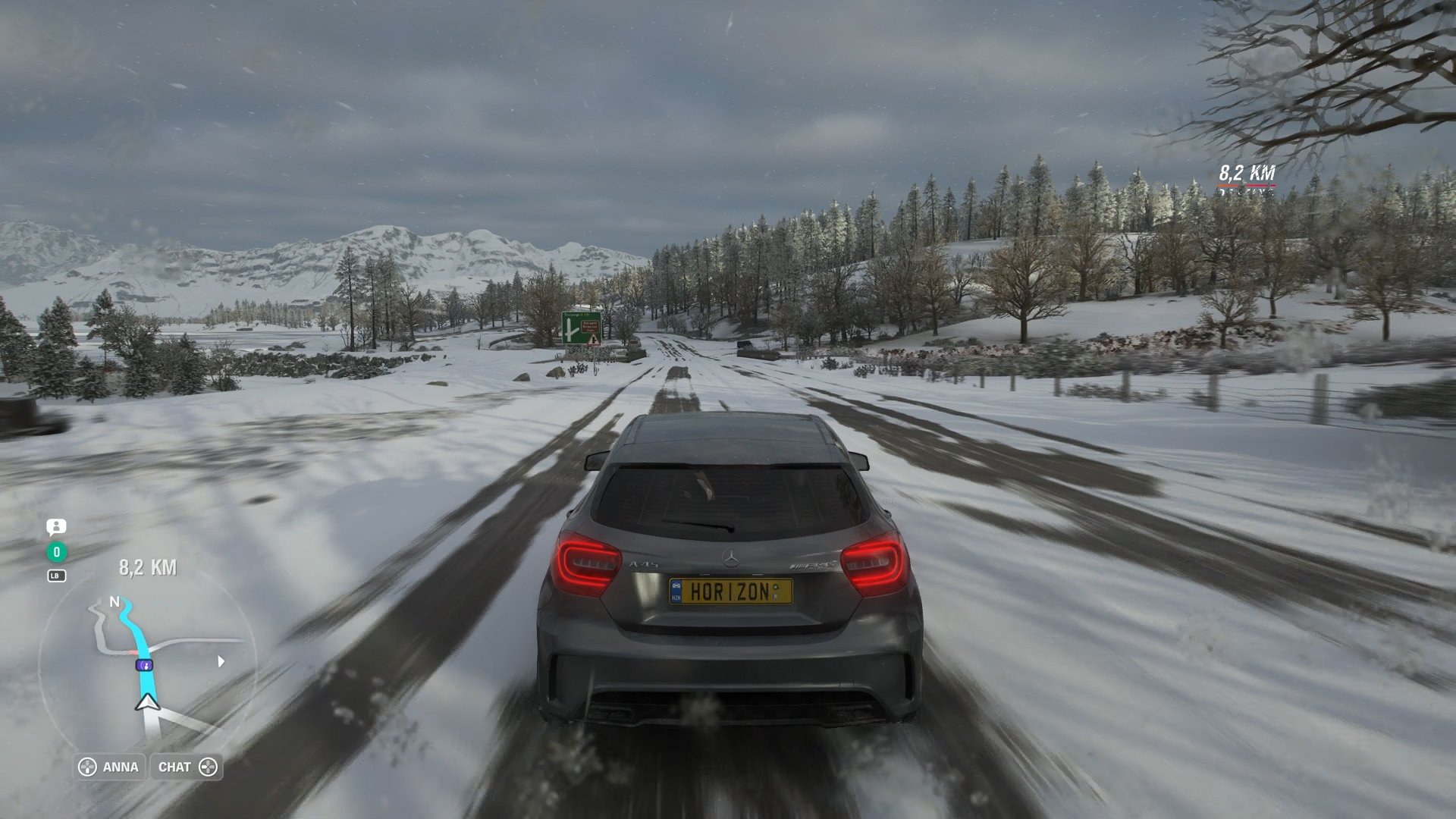Click the 8,2 KM distance readout top right

click(x=1247, y=171)
